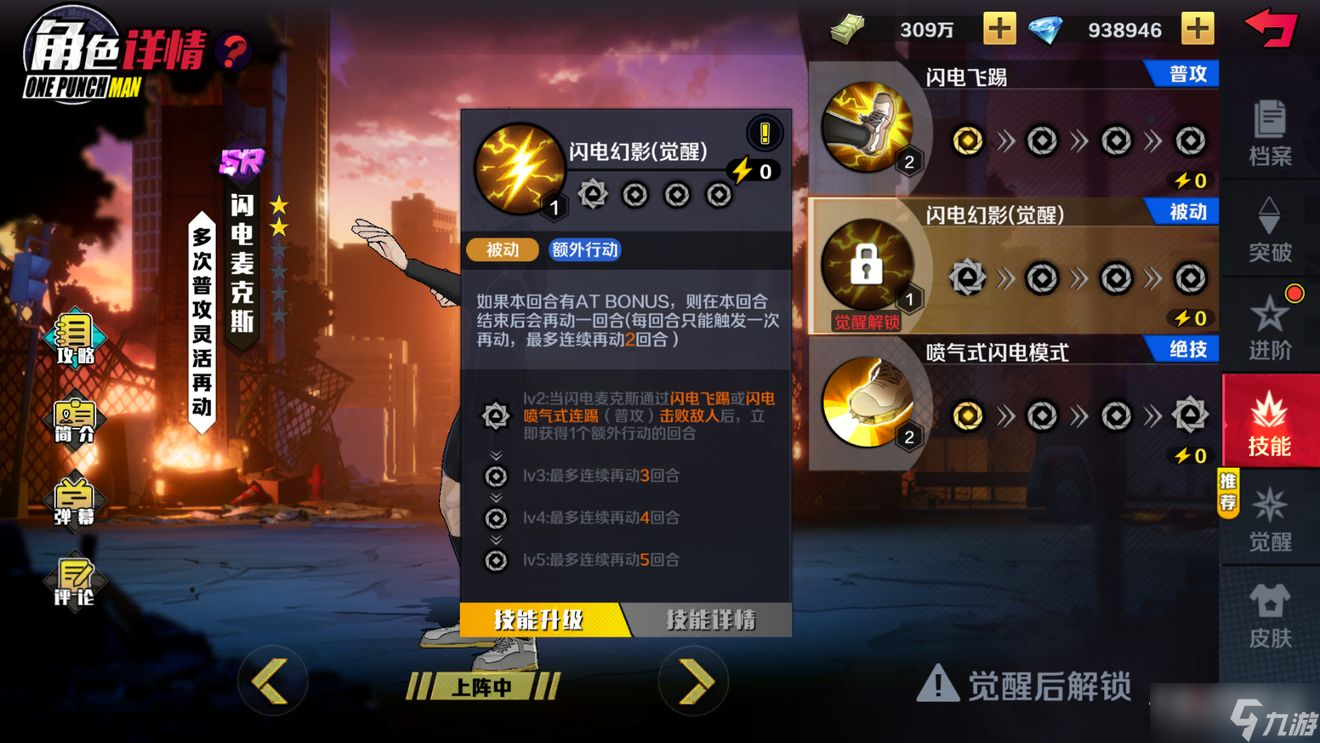This screenshot has height=743, width=1320.
Task: Select the 闪电飞踢 basic attack skill icon
Action: click(869, 128)
